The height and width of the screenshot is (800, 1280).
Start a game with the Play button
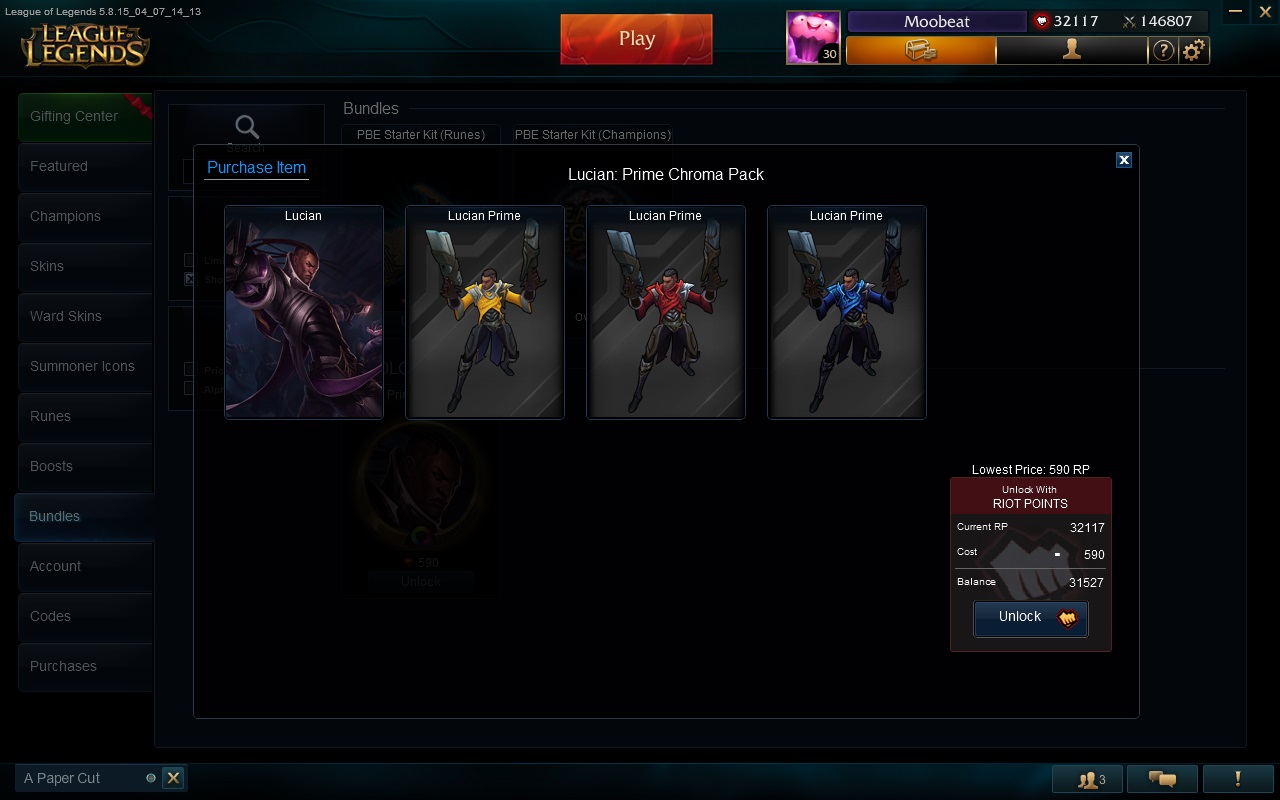pos(636,39)
